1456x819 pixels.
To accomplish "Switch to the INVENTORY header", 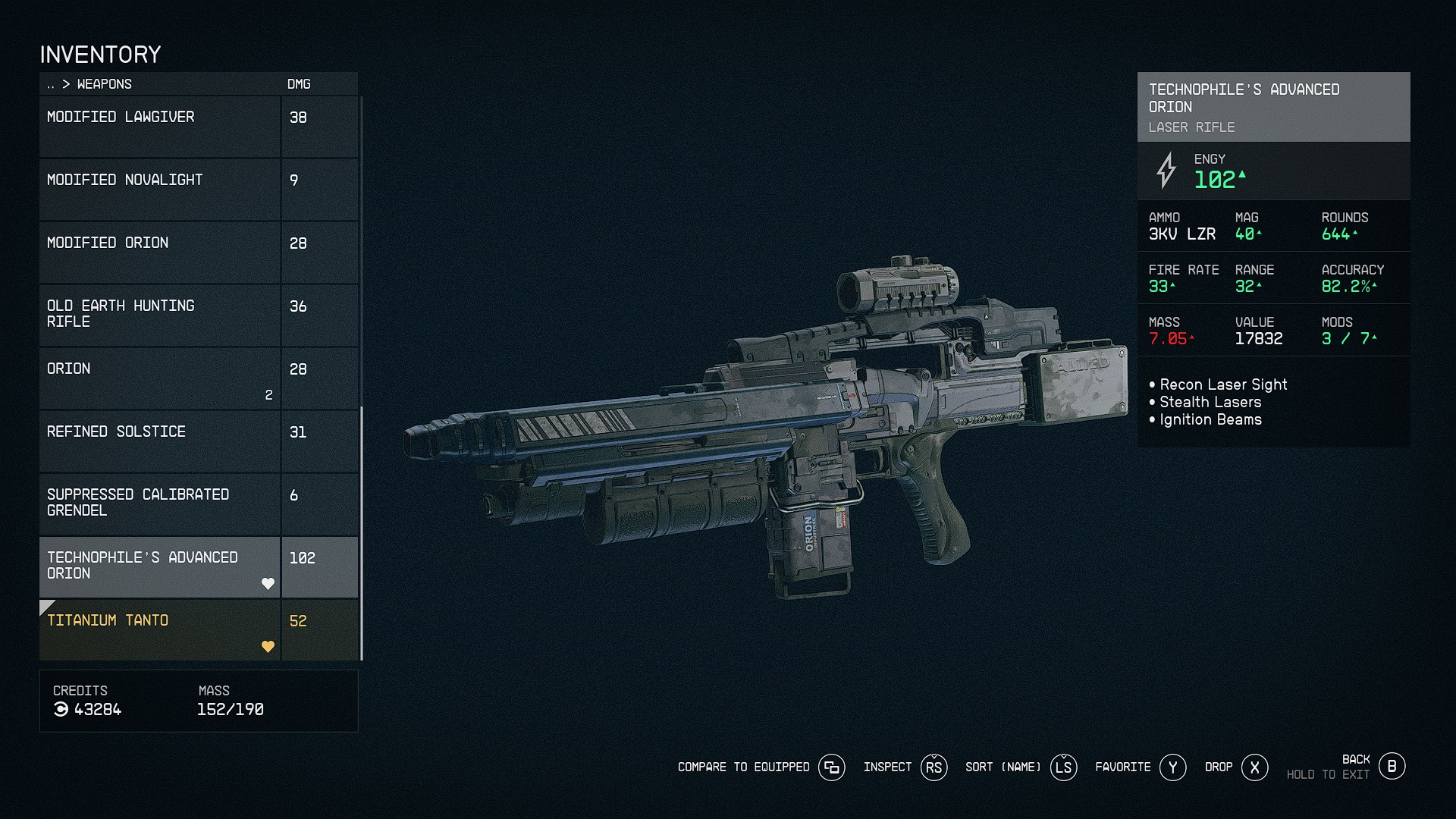I will [101, 54].
